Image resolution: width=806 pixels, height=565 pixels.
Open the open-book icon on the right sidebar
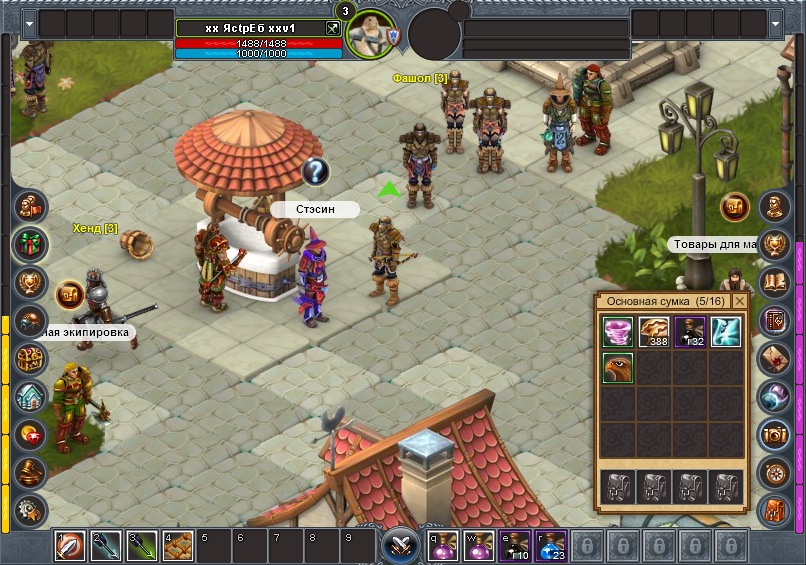pyautogui.click(x=774, y=282)
